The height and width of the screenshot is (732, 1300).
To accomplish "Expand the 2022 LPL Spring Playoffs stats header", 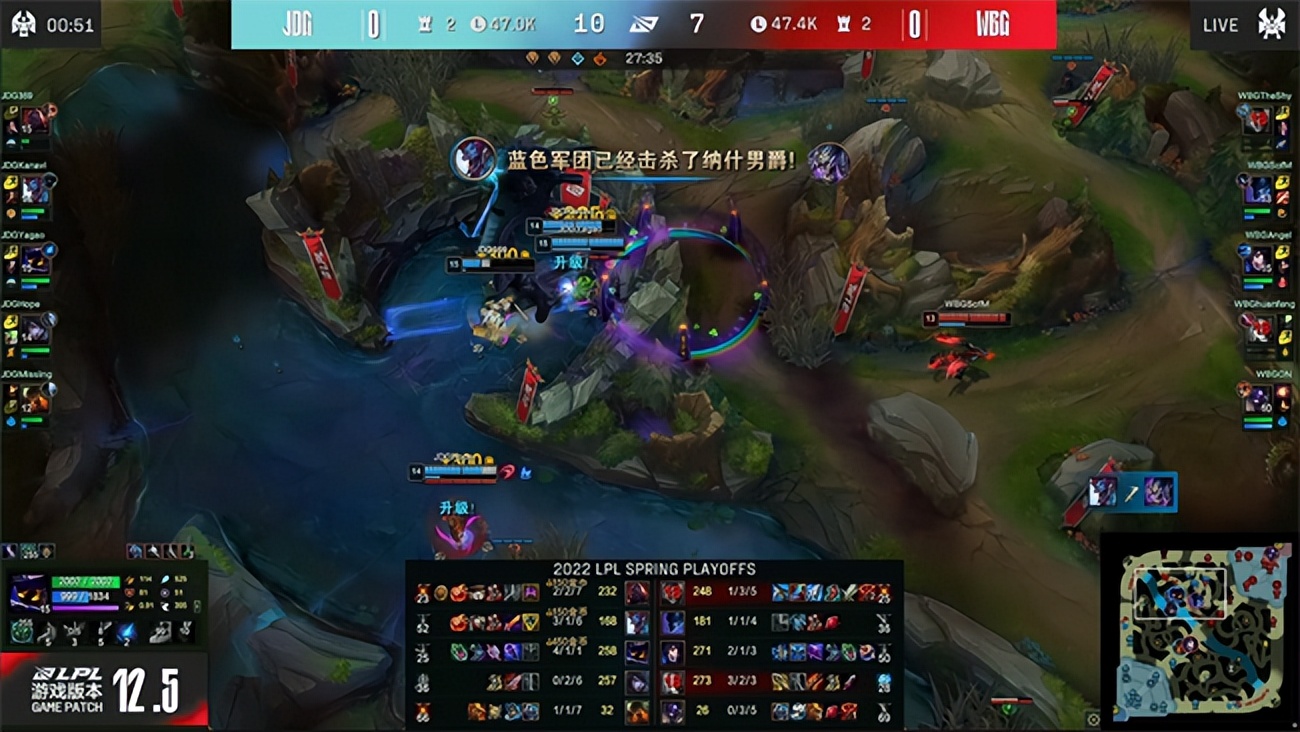I will click(656, 568).
